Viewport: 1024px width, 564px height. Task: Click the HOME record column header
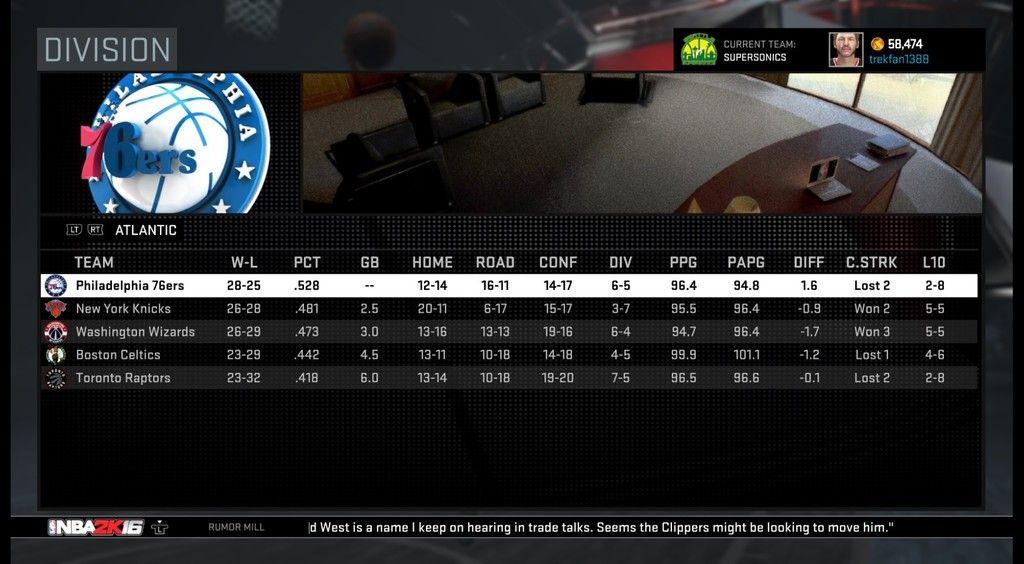(432, 263)
